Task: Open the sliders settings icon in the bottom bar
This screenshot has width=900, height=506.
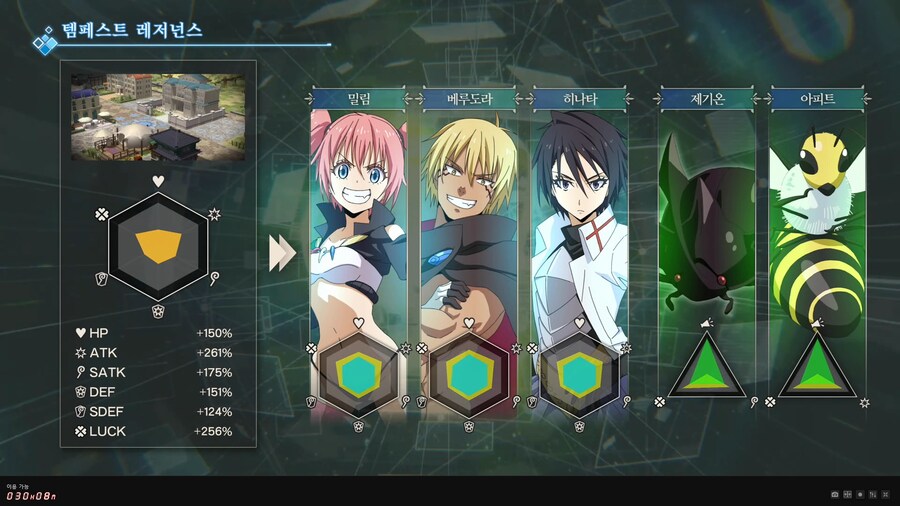Action: [x=873, y=494]
